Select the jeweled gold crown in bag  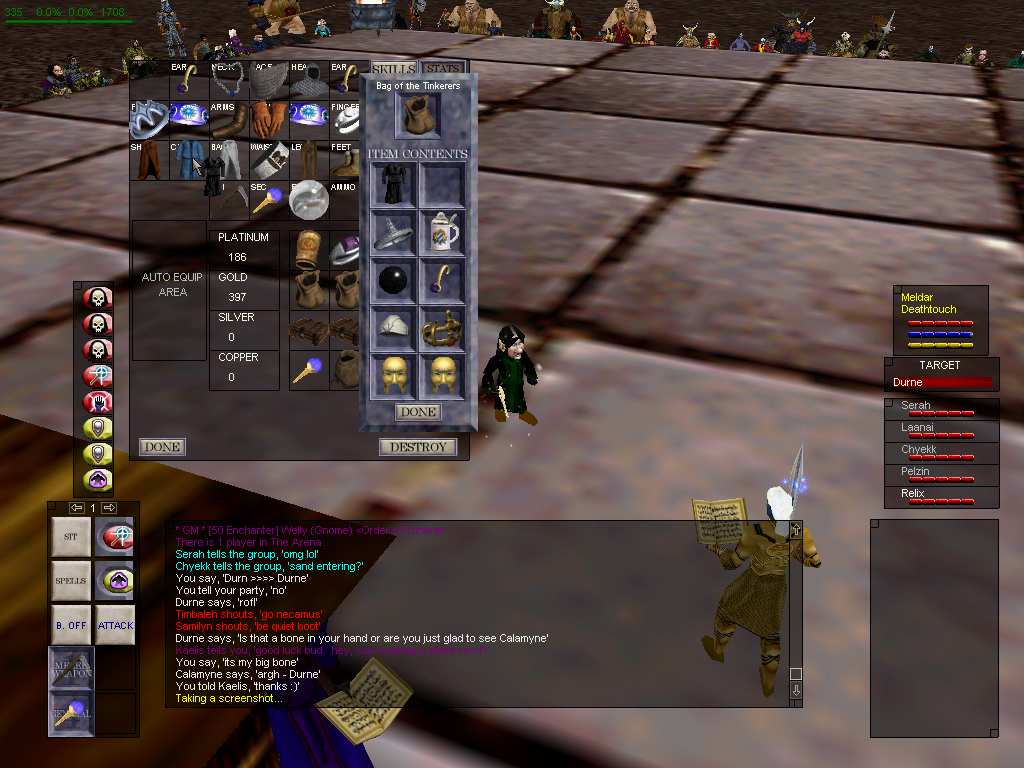click(441, 326)
